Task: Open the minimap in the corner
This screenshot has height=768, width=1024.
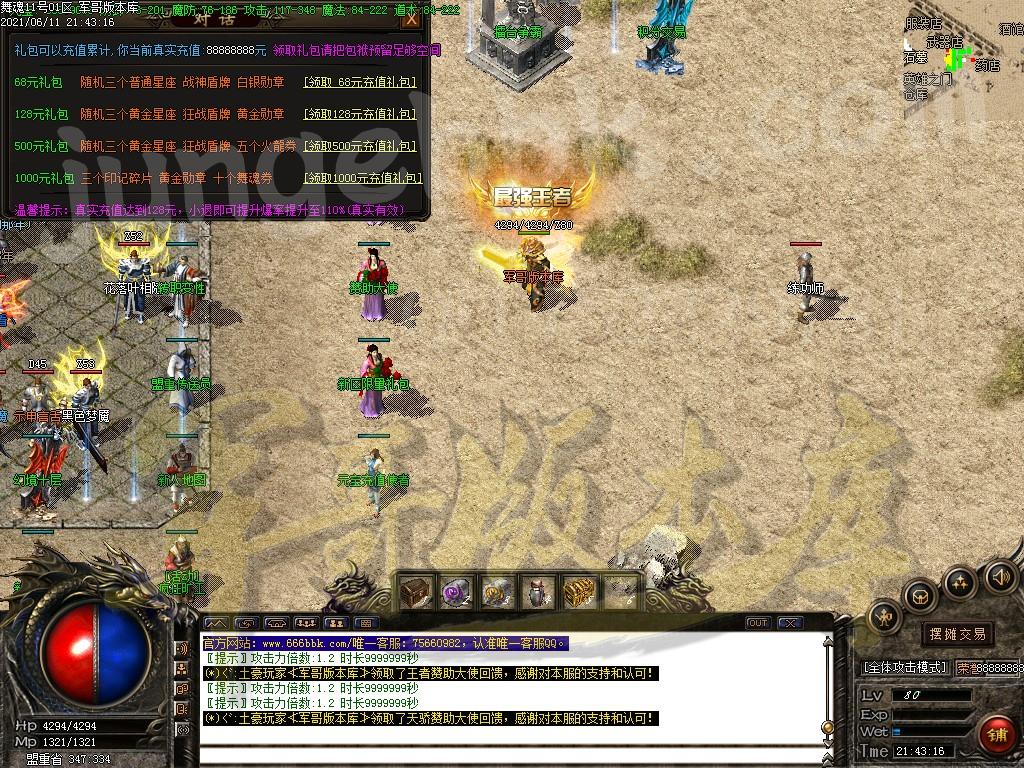Action: 960,55
